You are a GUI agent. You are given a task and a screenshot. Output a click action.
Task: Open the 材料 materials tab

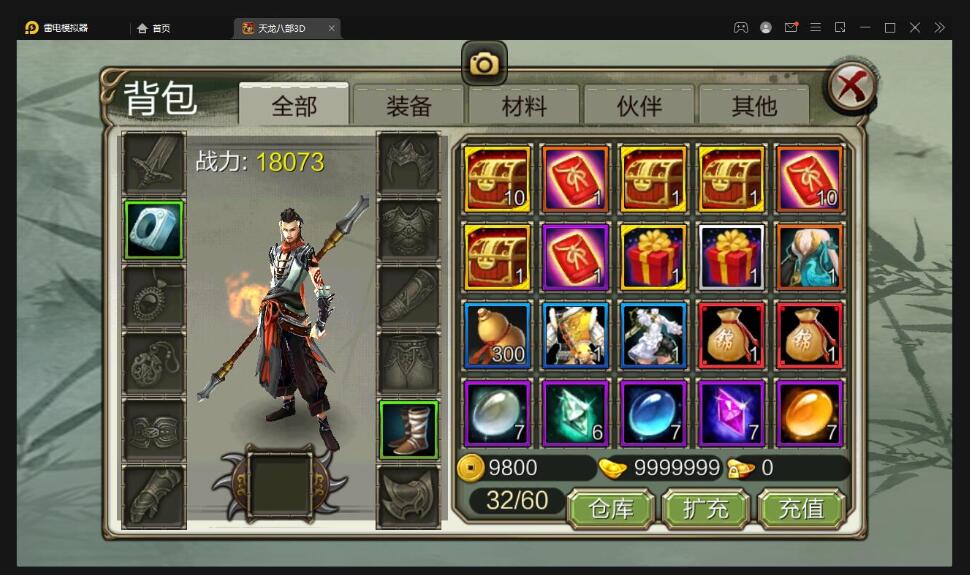(524, 105)
